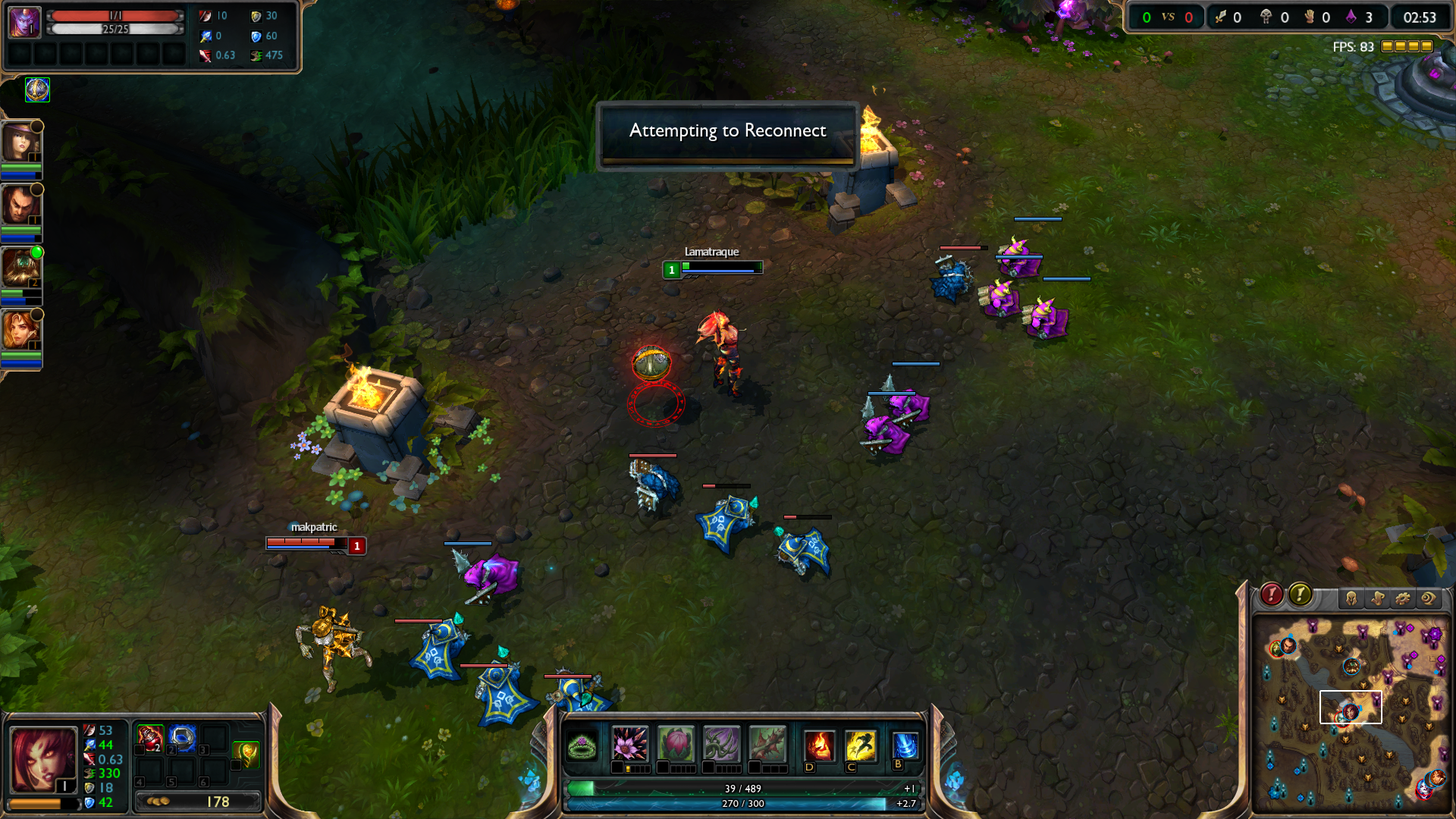Select the Doran's Ring item slot
Viewport: 1456px width, 819px height.
click(182, 738)
